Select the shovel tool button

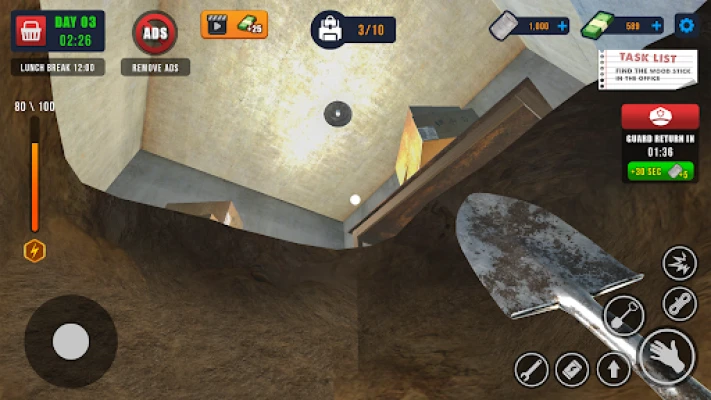[624, 316]
